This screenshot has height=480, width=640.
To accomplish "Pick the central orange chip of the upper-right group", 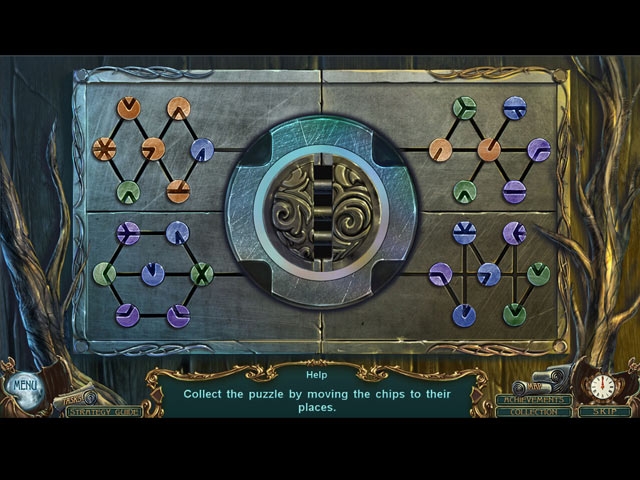I will click(x=489, y=150).
